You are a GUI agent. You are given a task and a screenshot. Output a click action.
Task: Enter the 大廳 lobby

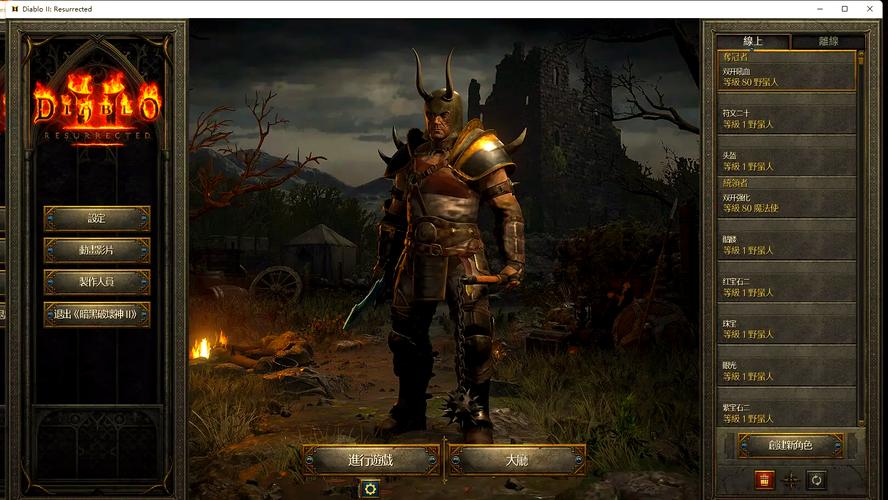(516, 460)
